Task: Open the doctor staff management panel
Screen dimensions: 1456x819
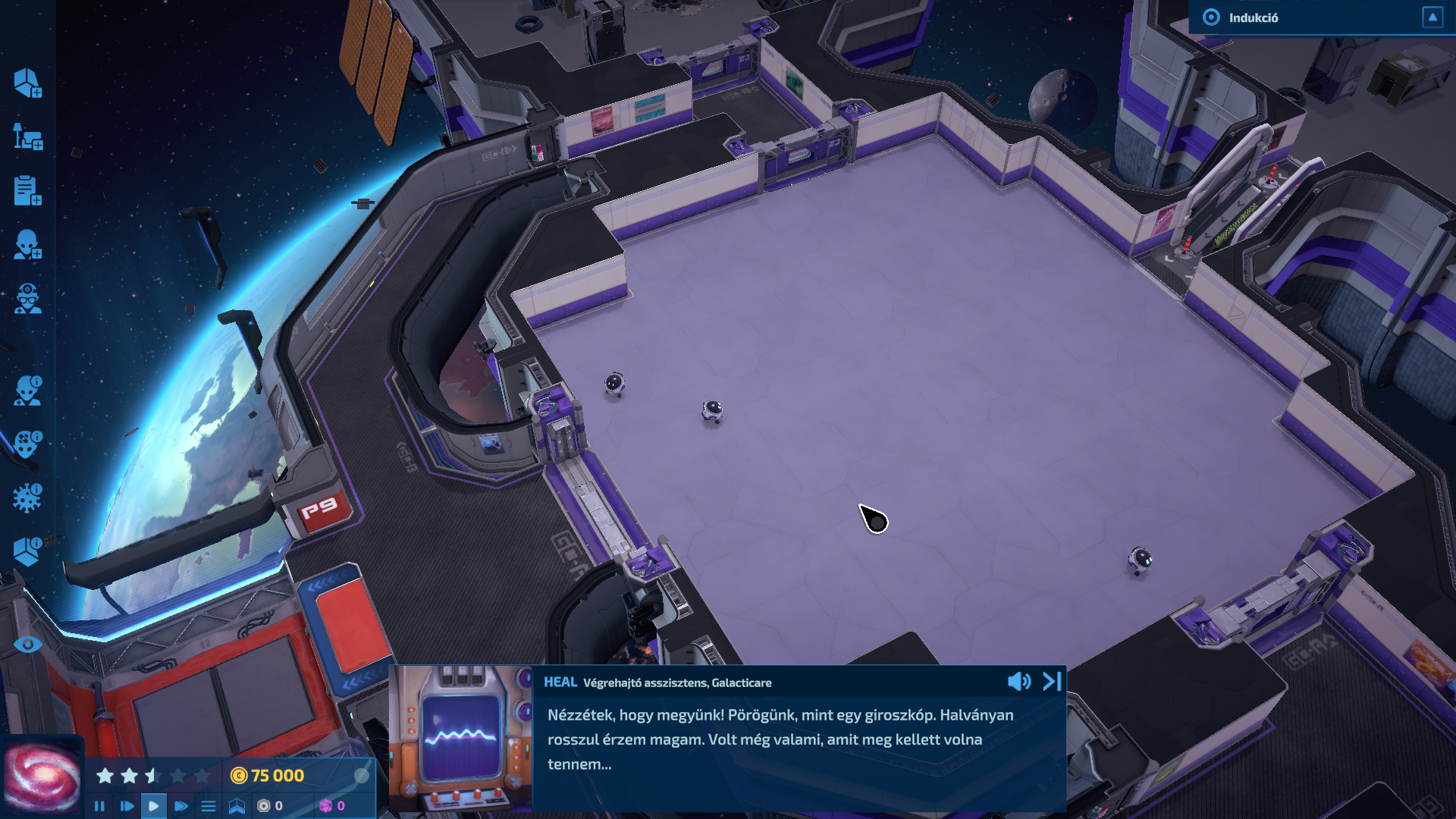Action: tap(27, 299)
